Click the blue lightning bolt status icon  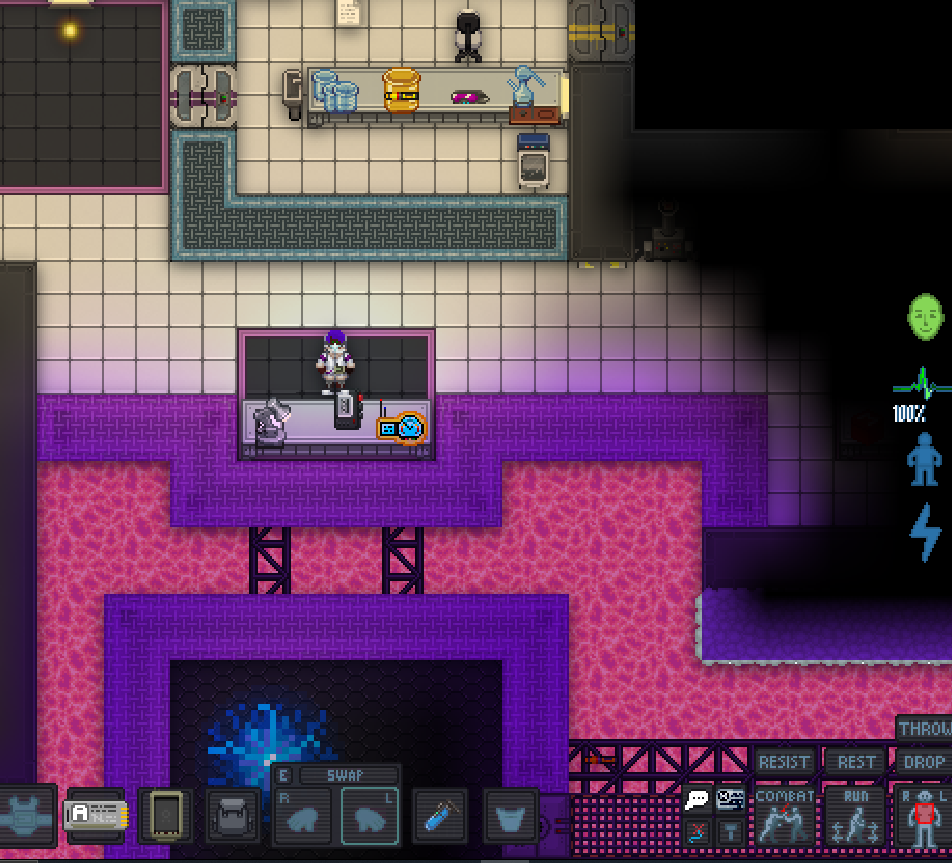click(925, 531)
